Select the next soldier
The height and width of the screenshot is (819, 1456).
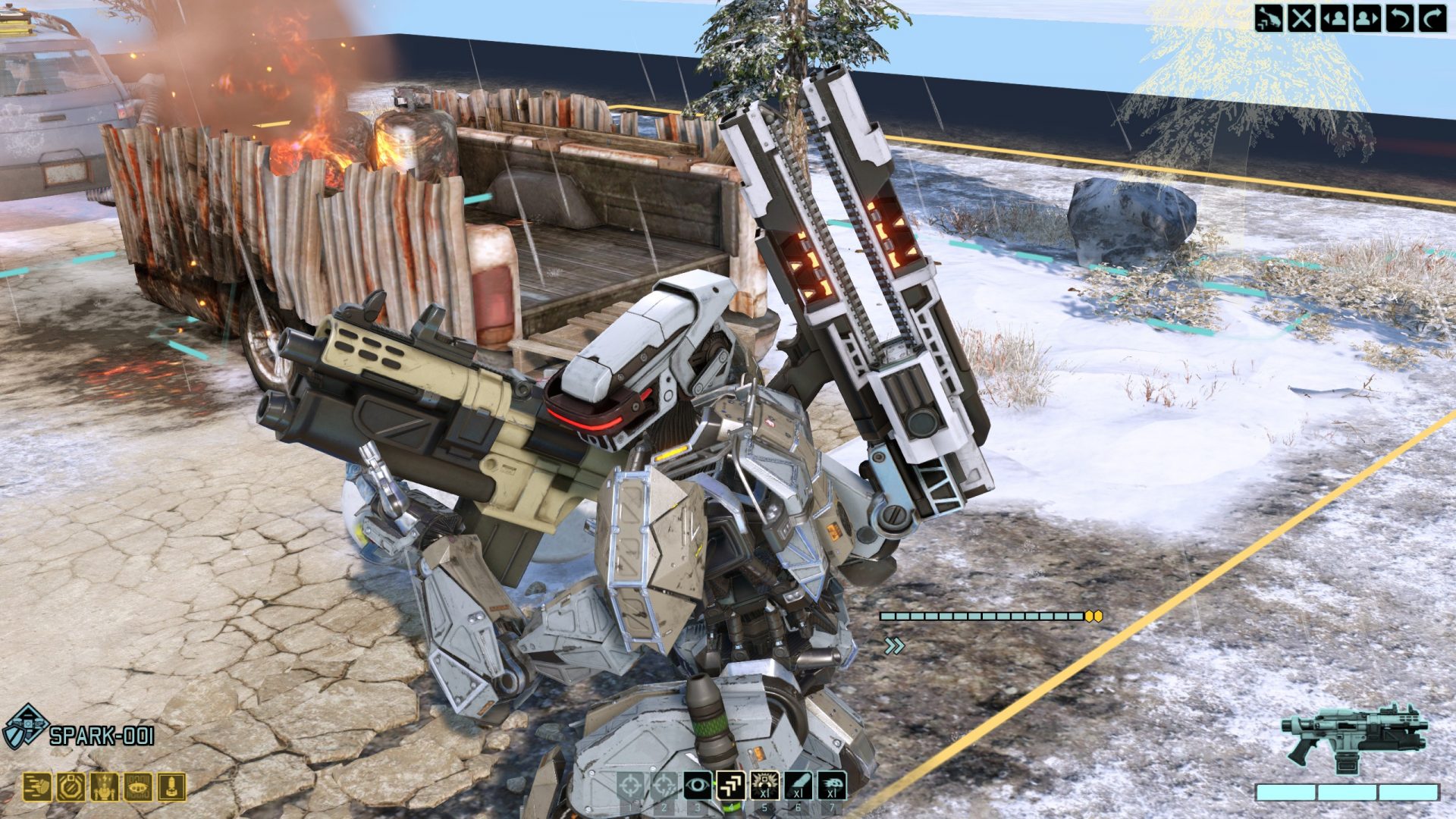click(1367, 17)
